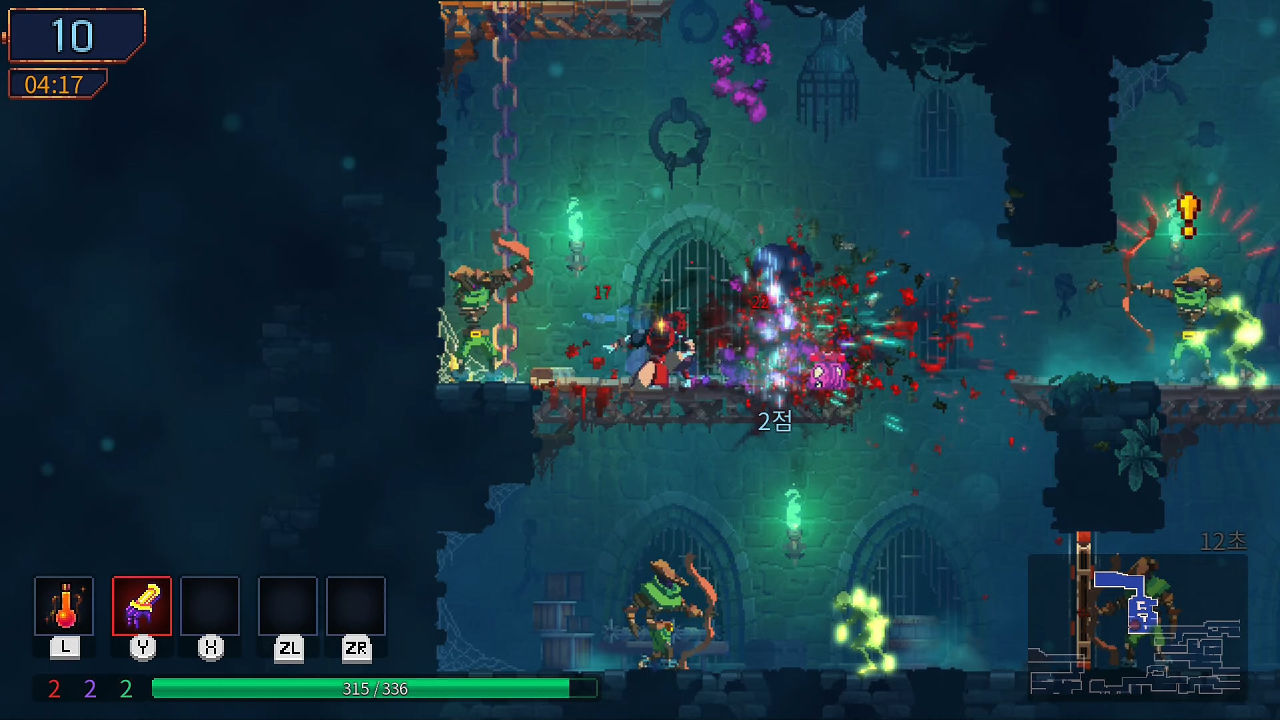Click the L button label under the flask
1280x720 pixels.
point(64,646)
